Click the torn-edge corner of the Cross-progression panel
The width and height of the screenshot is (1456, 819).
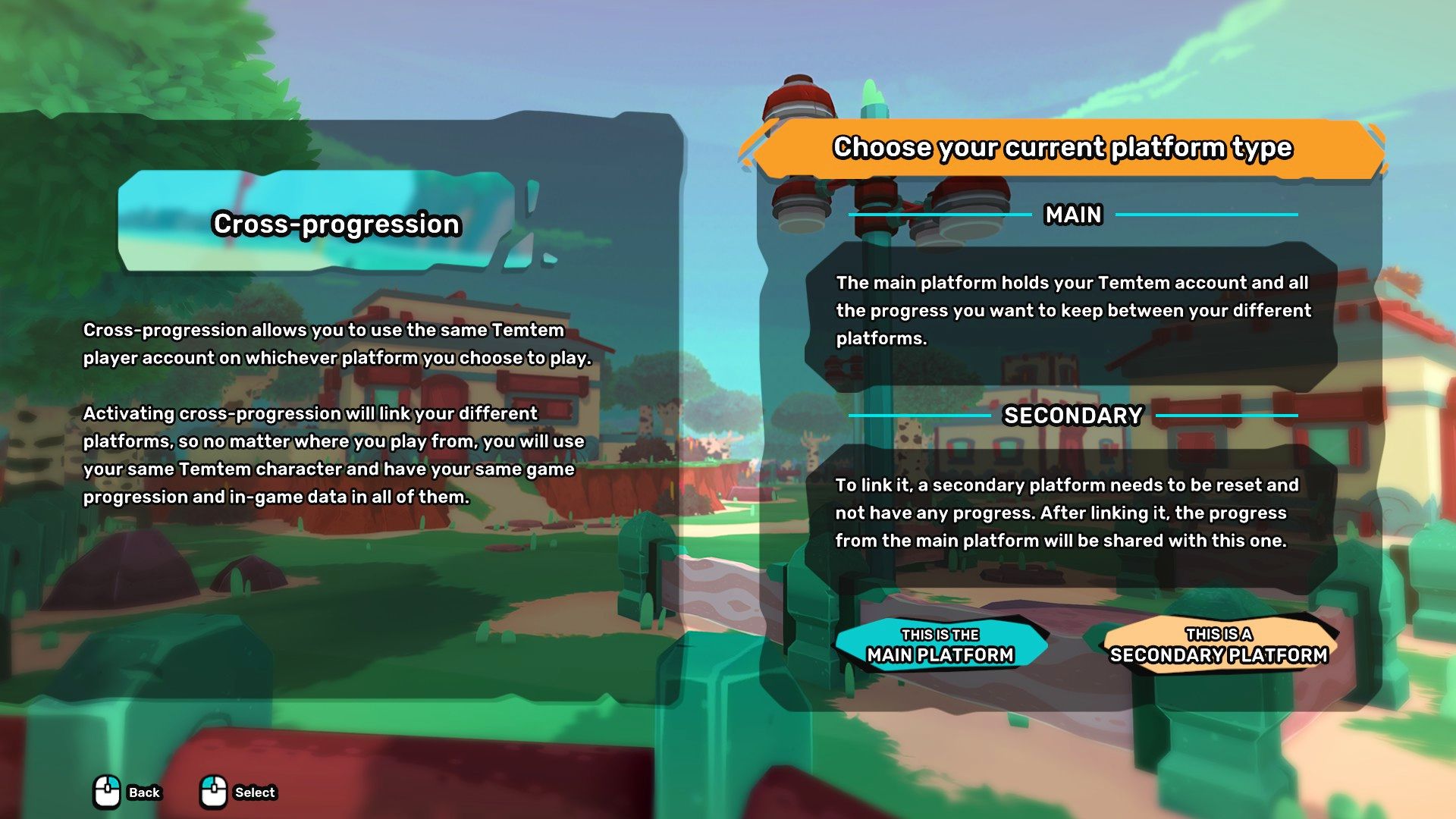coord(531,220)
